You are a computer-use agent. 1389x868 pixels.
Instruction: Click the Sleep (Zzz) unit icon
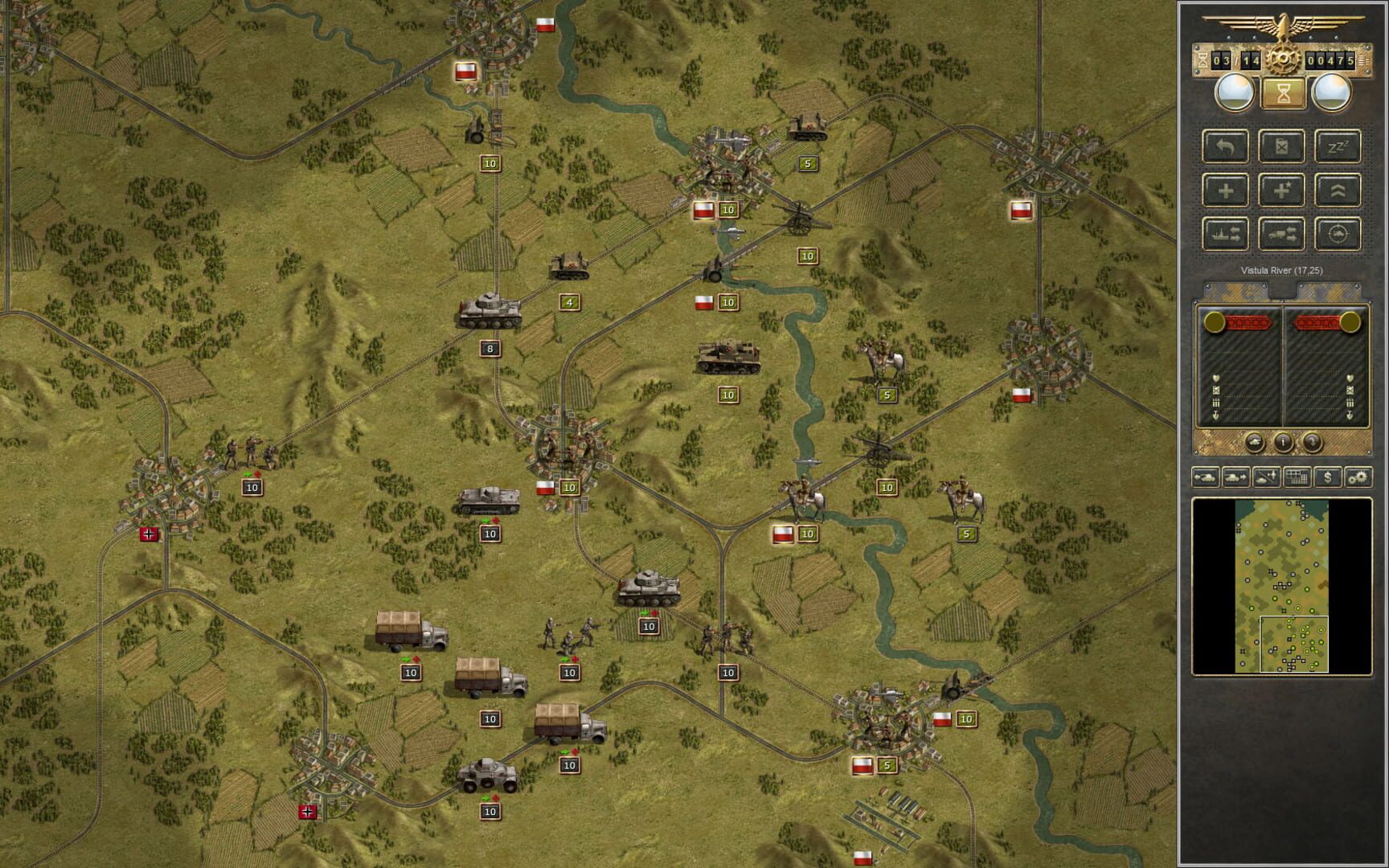(x=1338, y=146)
